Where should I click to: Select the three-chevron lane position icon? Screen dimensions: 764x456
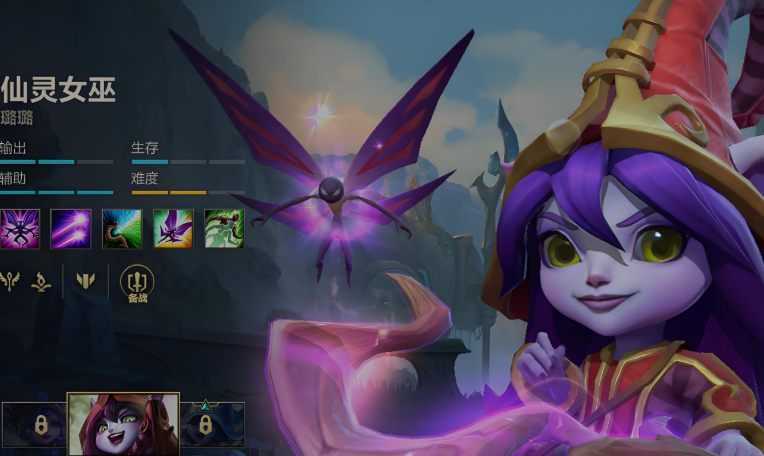(x=86, y=282)
